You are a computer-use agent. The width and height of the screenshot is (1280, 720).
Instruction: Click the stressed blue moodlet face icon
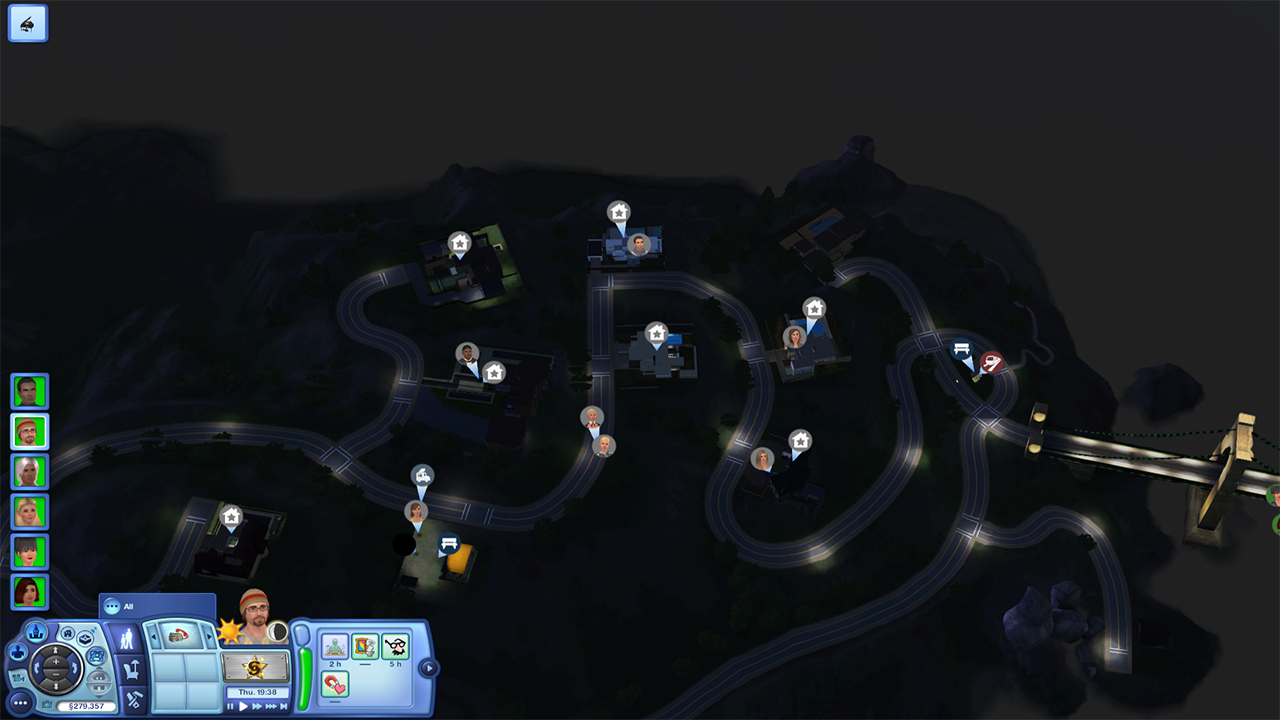coord(97,655)
